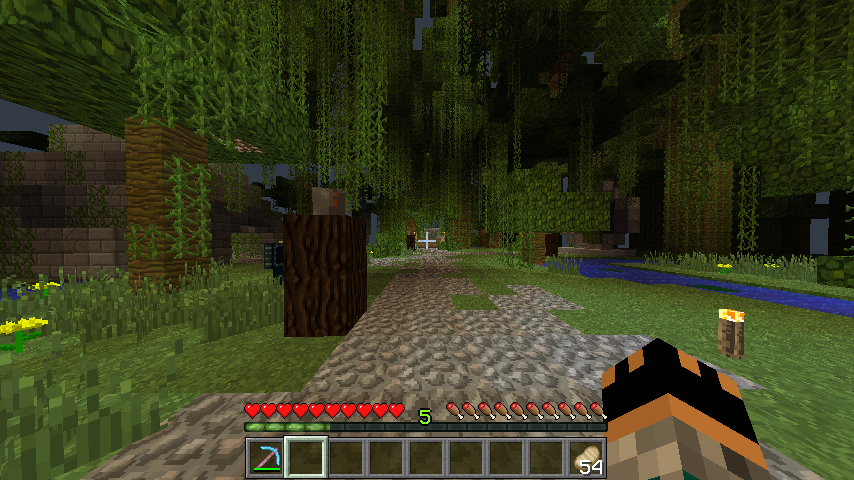Select the diamond pickaxe hotbar slot
The image size is (854, 480).
pos(266,458)
